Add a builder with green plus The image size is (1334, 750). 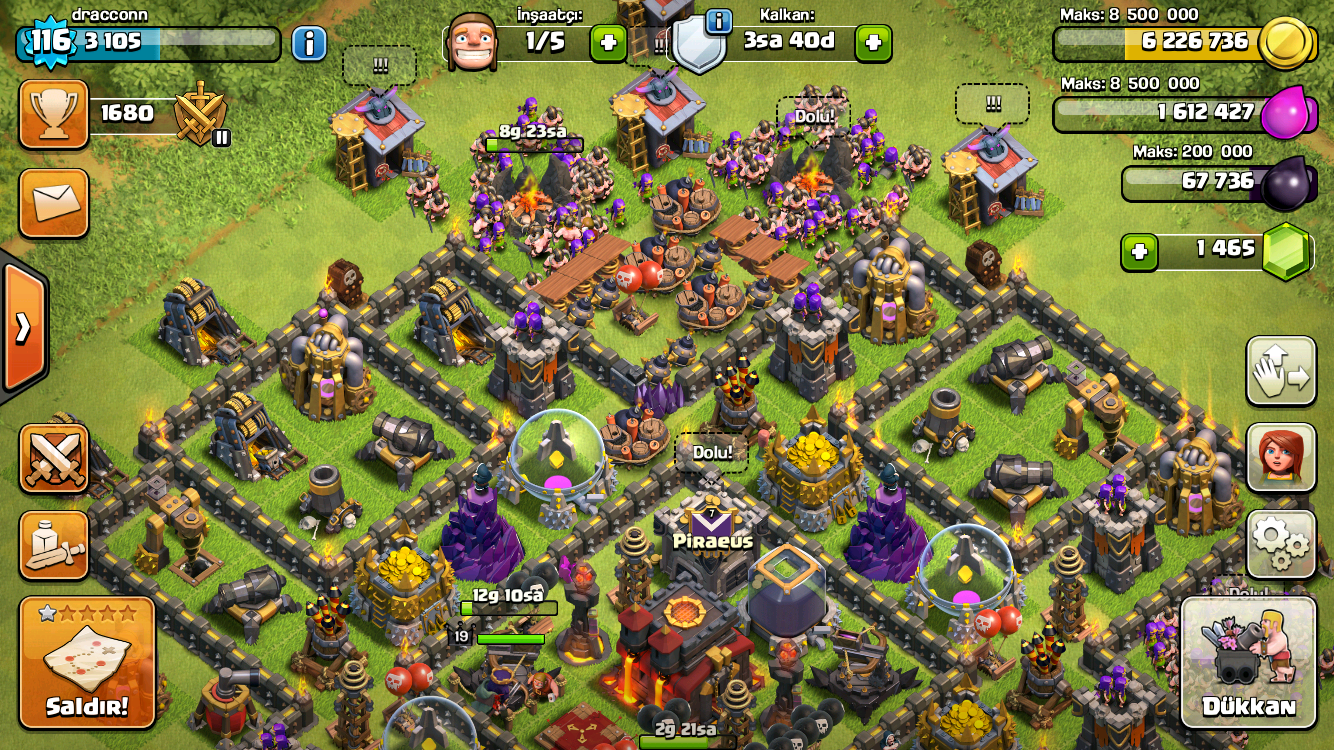tap(608, 43)
